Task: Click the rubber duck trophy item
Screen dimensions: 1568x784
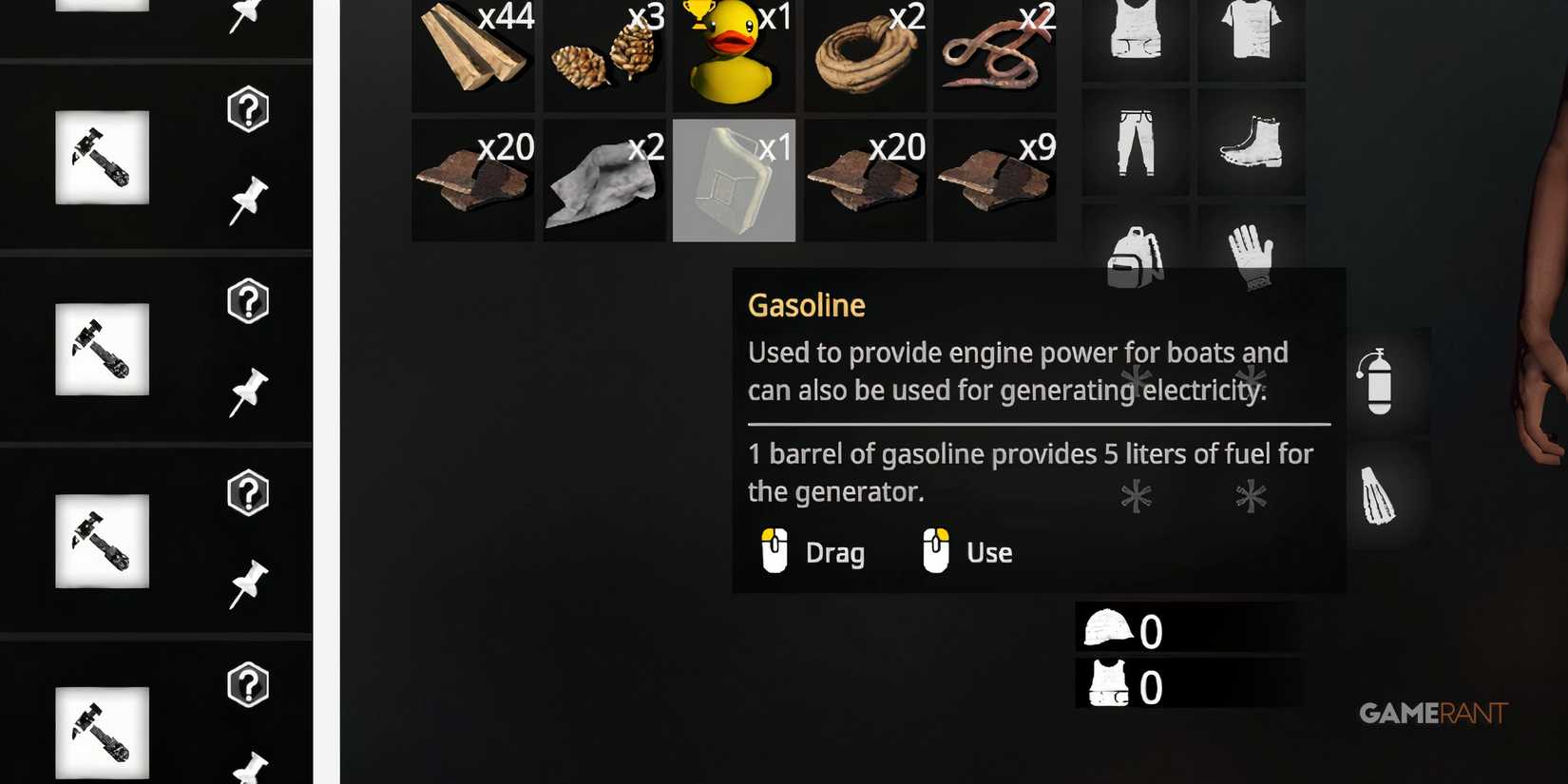Action: (734, 52)
